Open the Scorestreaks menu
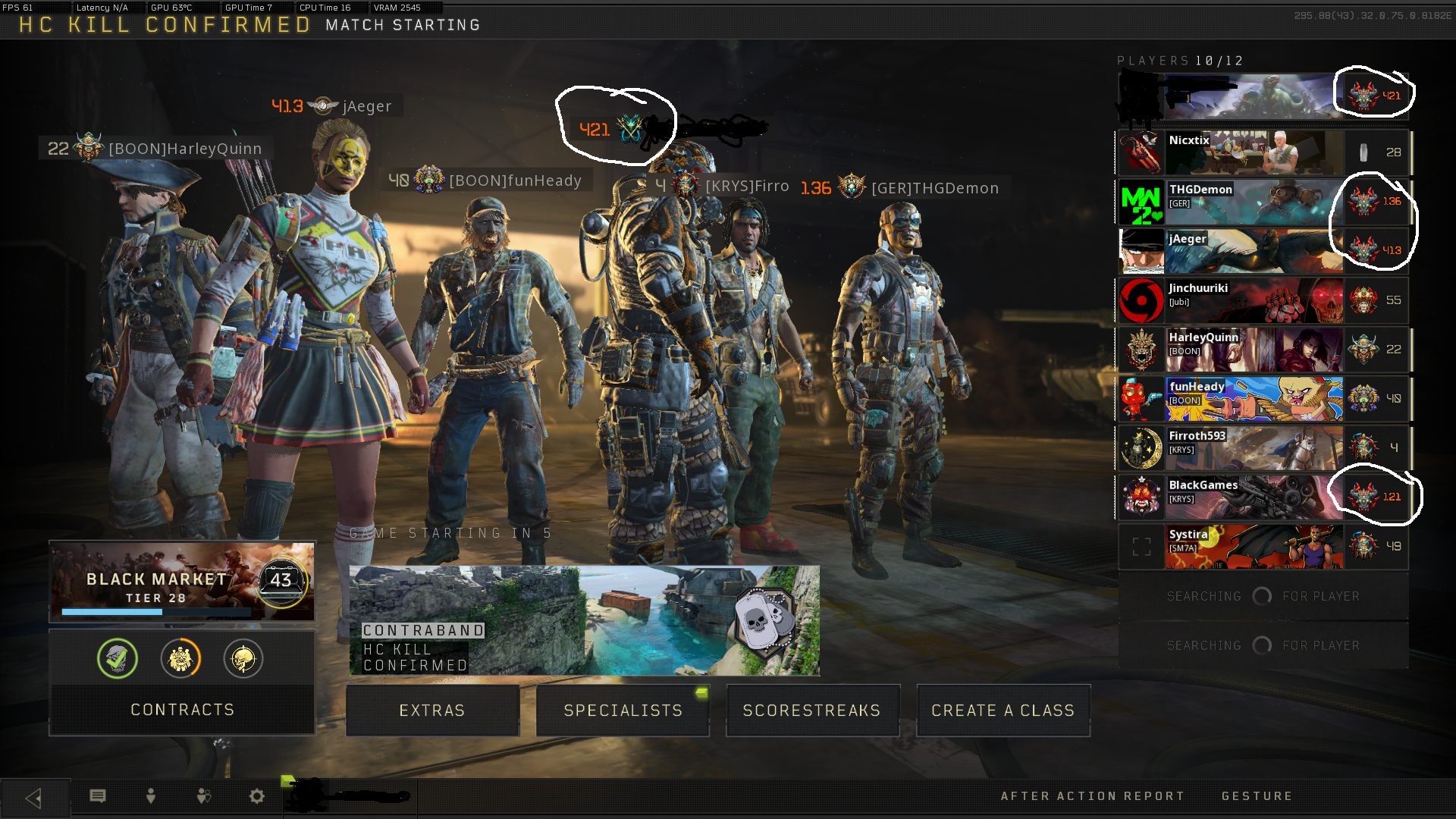This screenshot has width=1456, height=819. [812, 711]
